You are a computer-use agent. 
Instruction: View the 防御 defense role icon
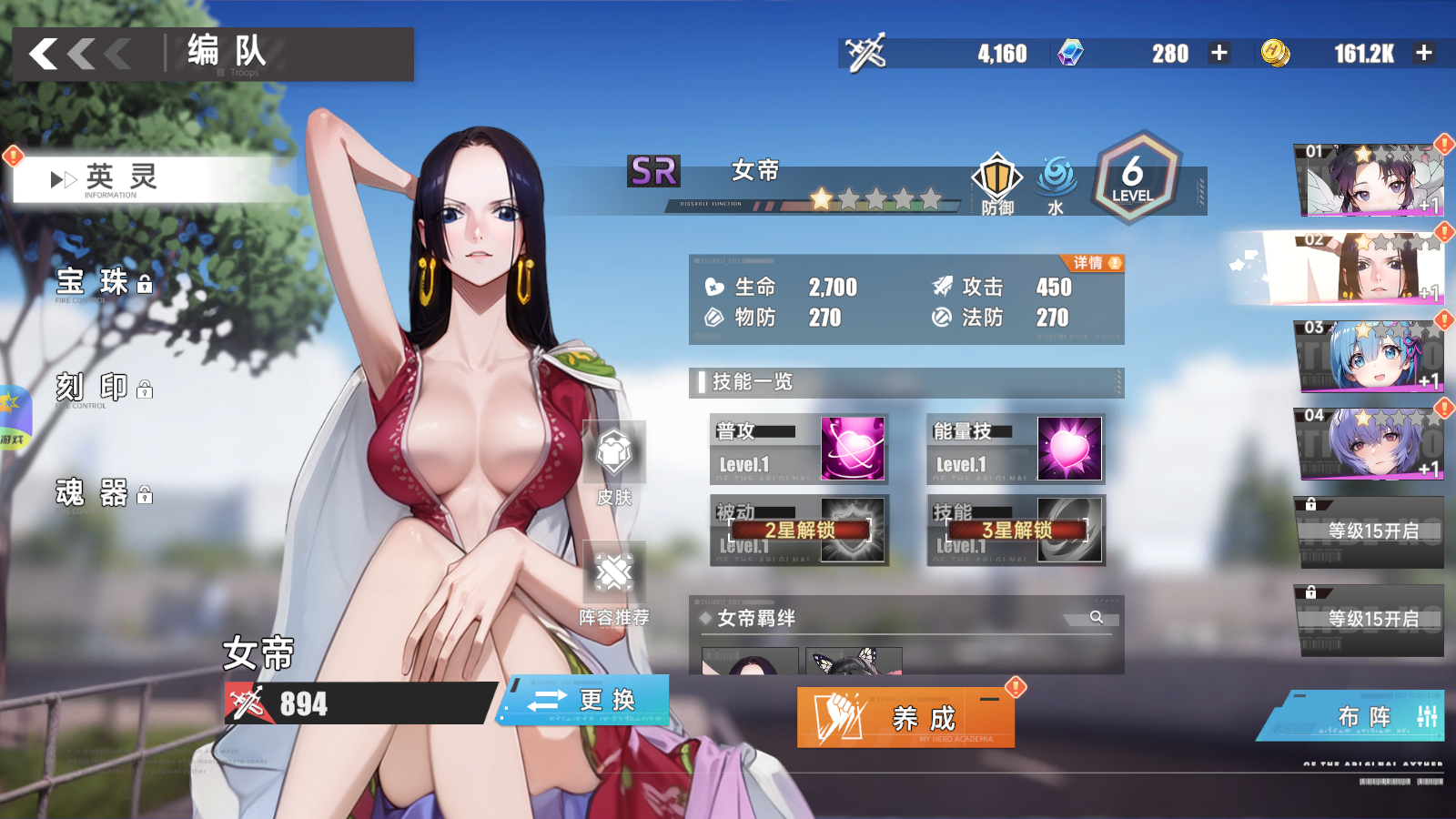[x=996, y=178]
